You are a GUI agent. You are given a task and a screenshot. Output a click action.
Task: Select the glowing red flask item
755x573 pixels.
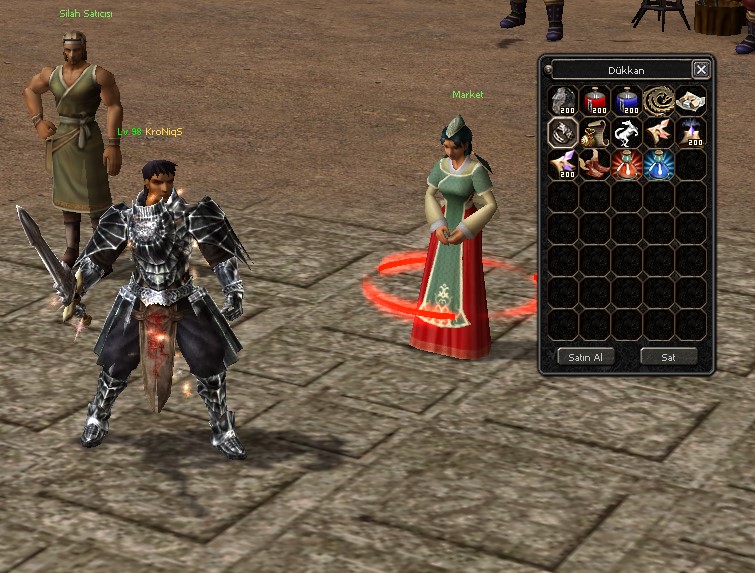coord(627,164)
